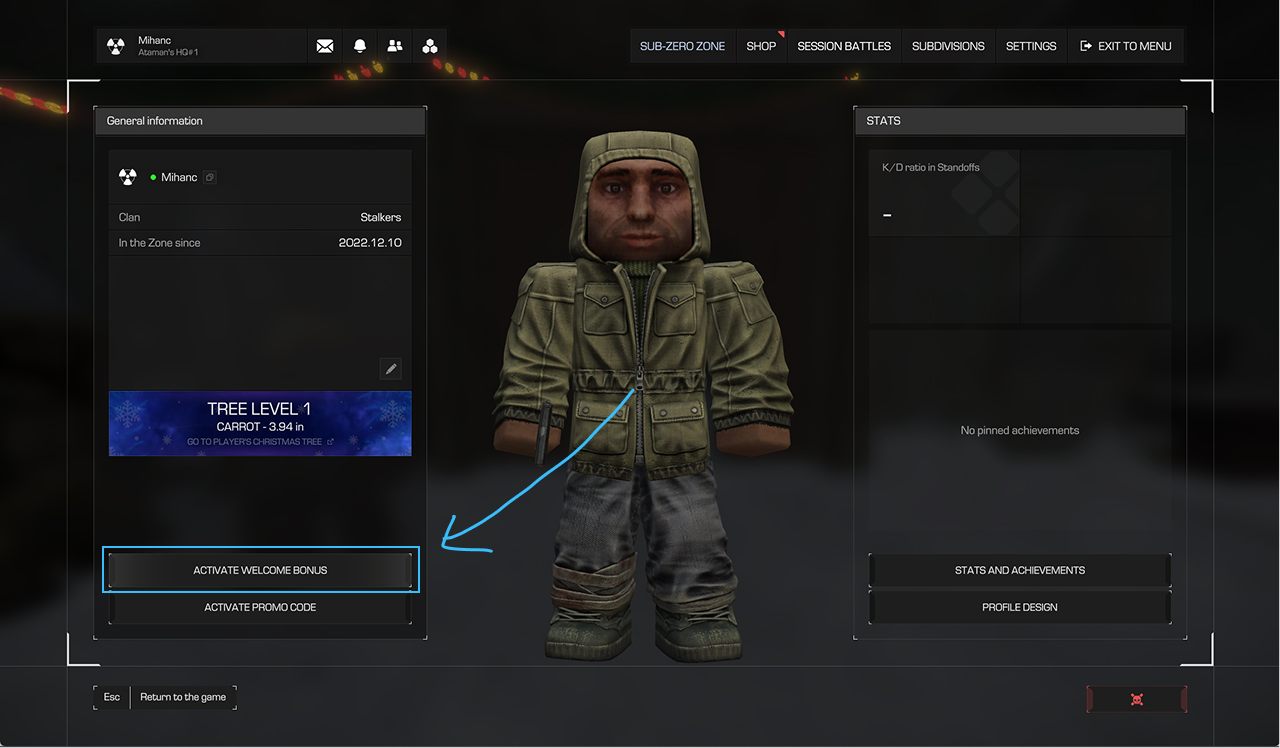Open the Shop menu
The width and height of the screenshot is (1280, 748).
[x=761, y=46]
